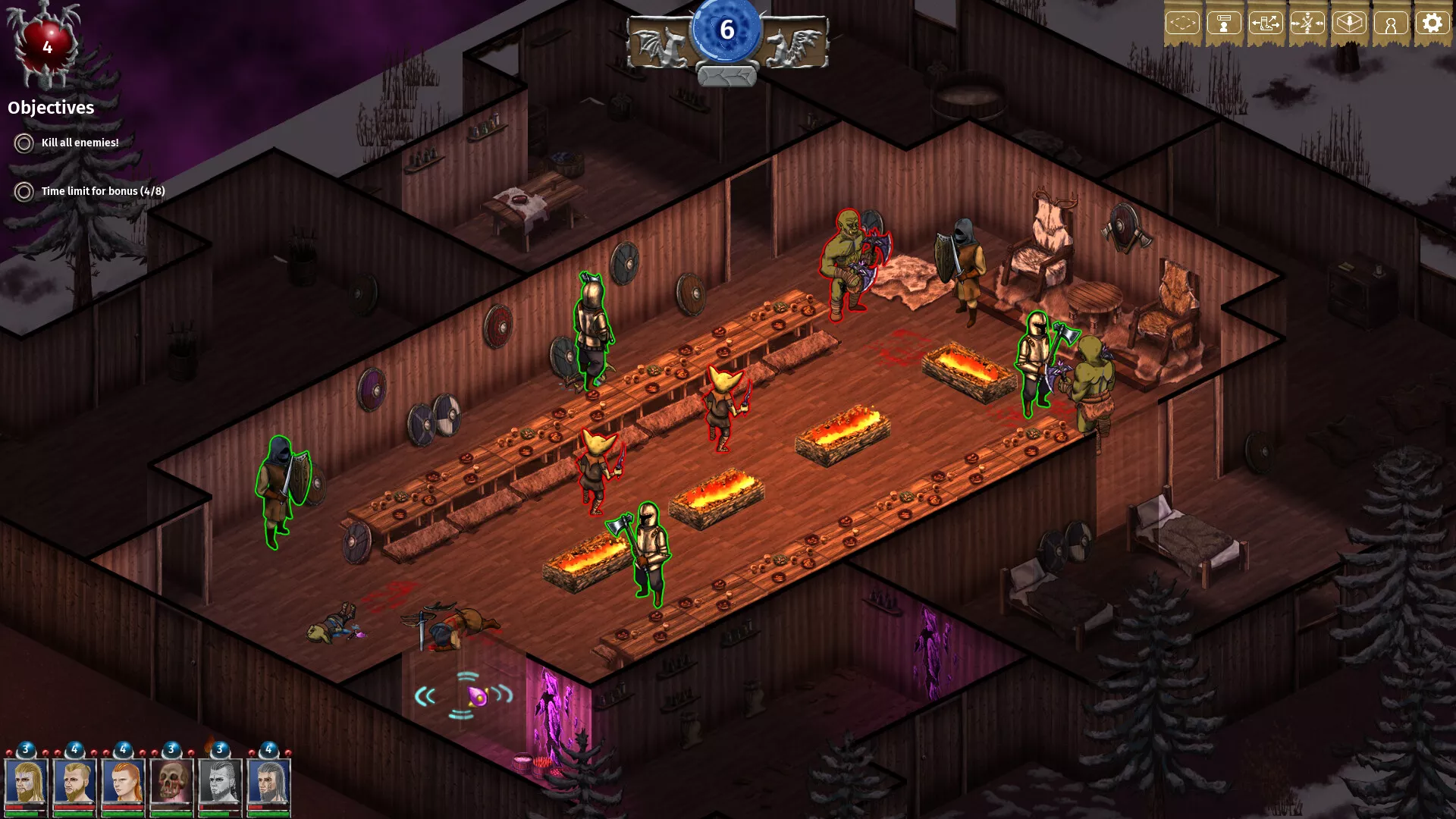Click the "Time limit for bonus" objective
Image resolution: width=1456 pixels, height=819 pixels.
(102, 191)
